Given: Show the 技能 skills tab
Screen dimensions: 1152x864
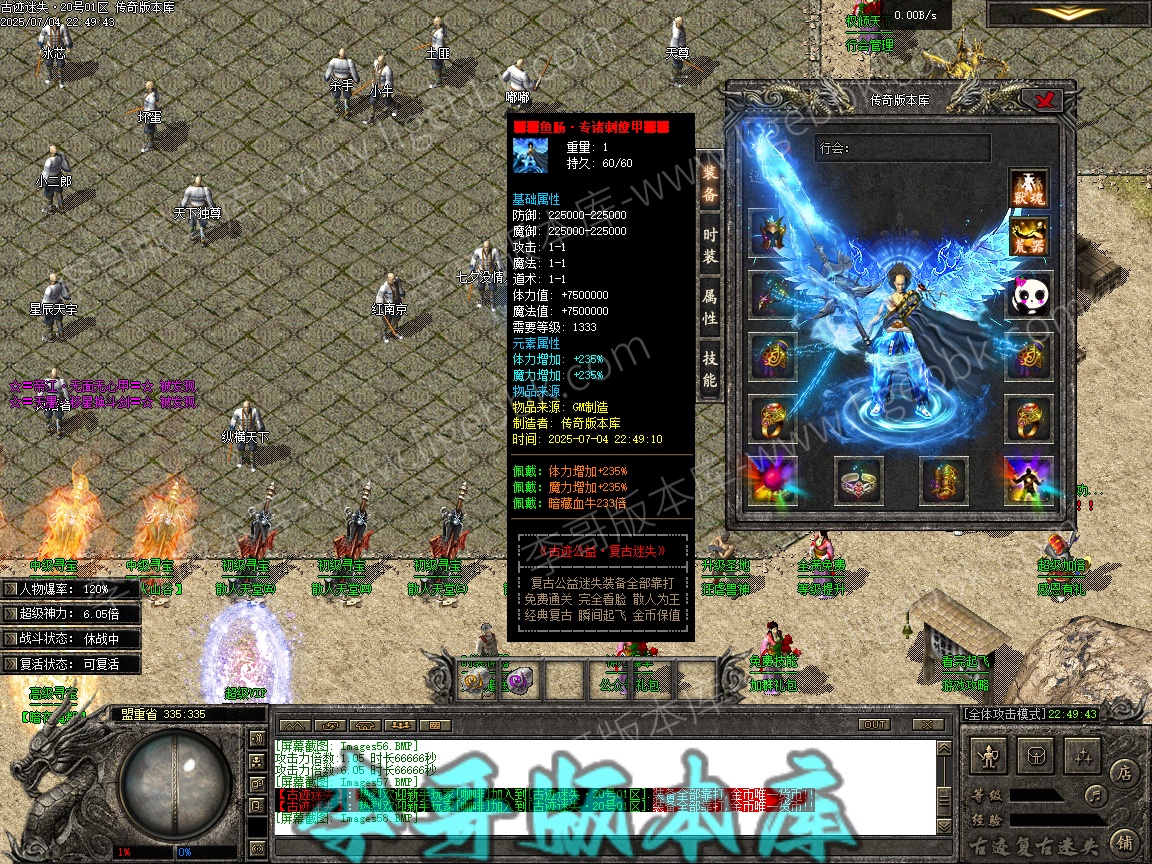Looking at the screenshot, I should tap(709, 368).
